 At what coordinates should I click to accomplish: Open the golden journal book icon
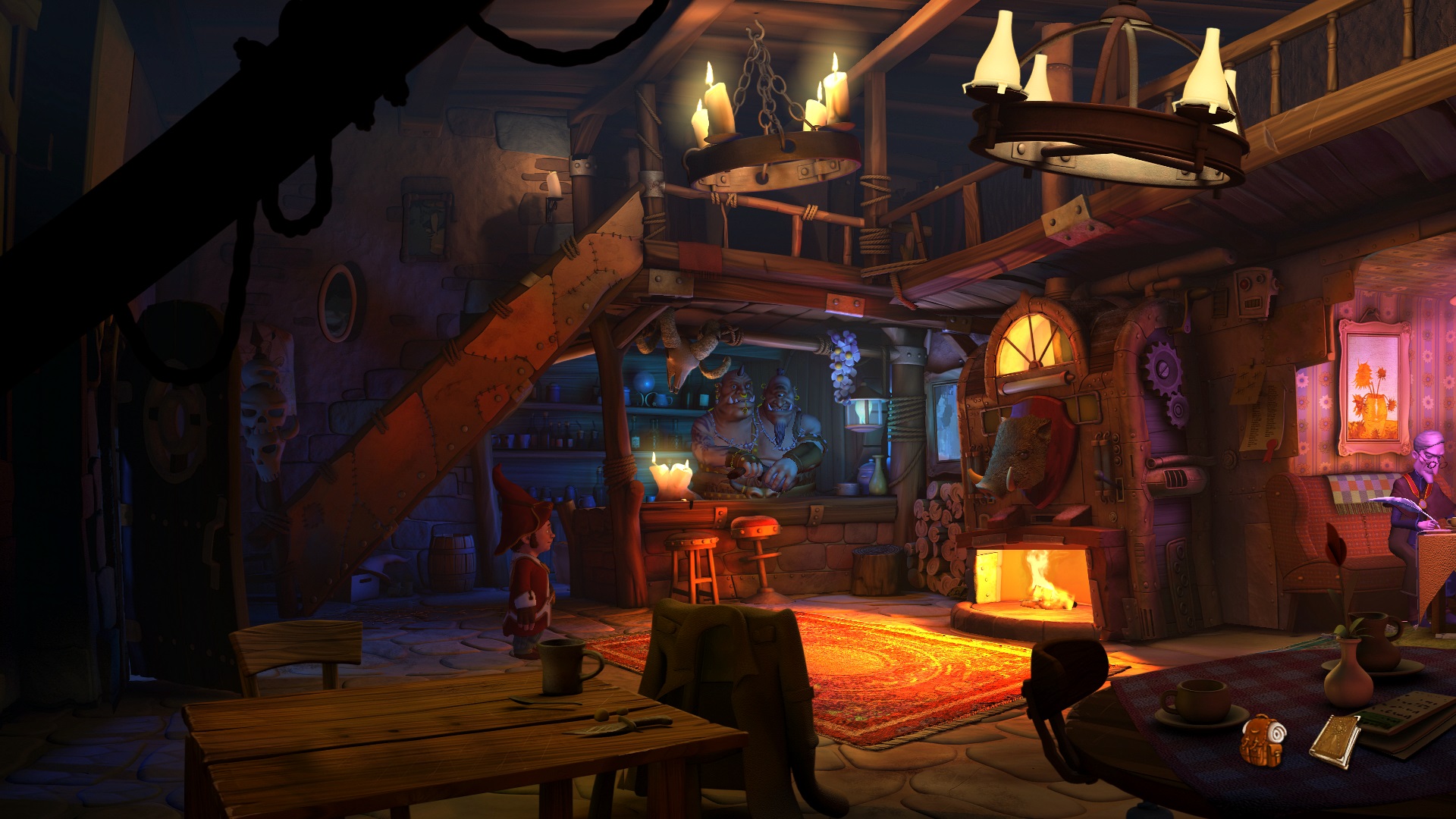coord(1334,740)
